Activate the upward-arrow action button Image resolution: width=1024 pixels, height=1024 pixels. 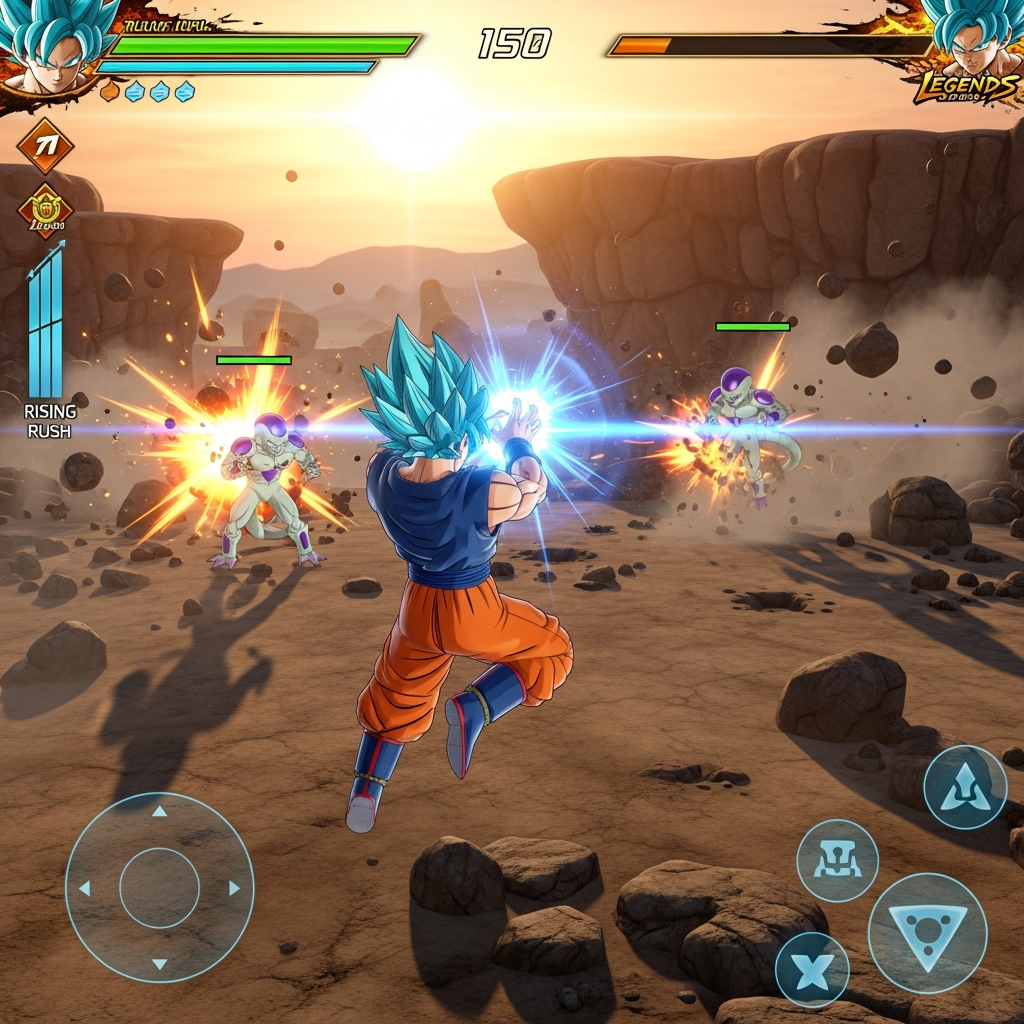click(964, 787)
